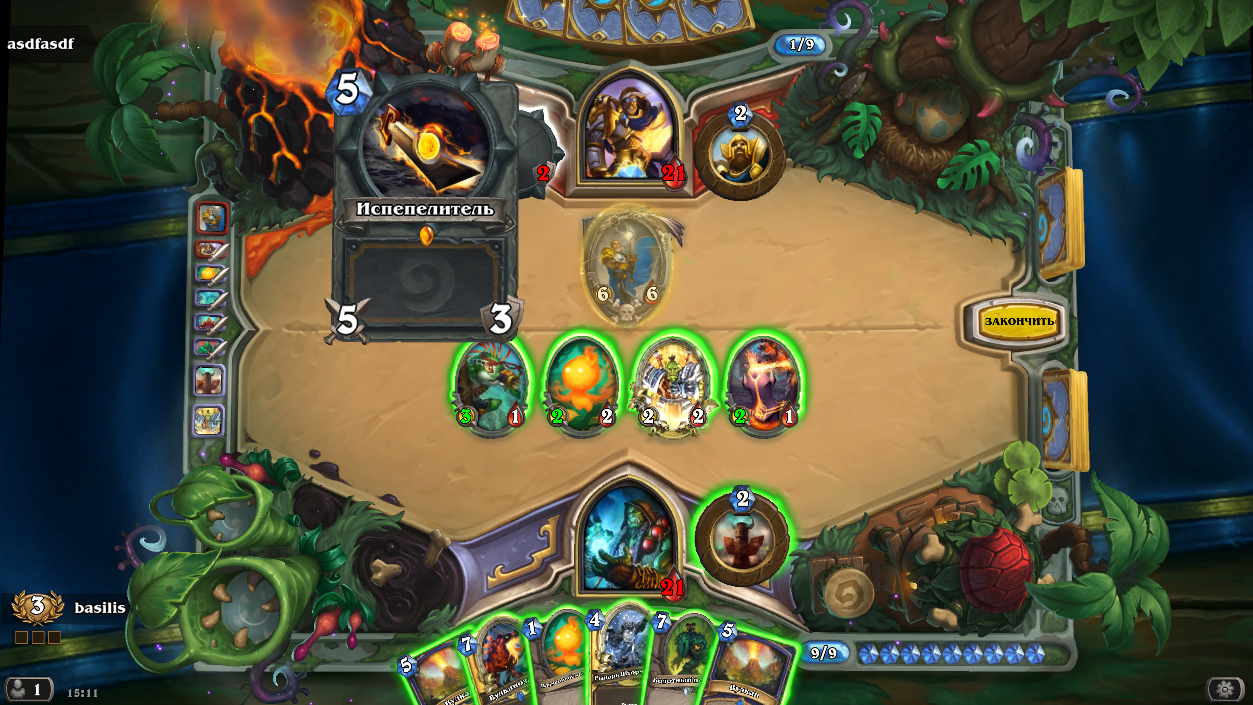Click the opponent's paladin hero power
The image size is (1253, 705).
[x=741, y=153]
